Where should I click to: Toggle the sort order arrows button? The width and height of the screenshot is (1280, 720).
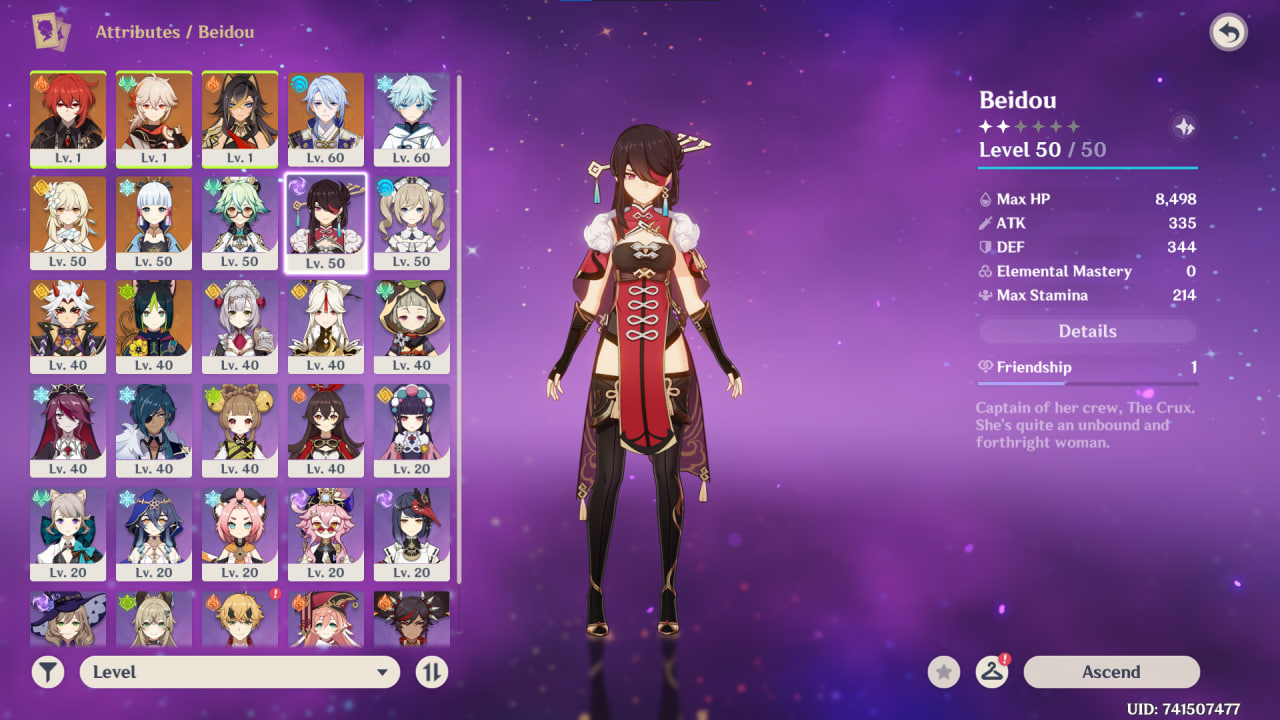click(x=431, y=672)
